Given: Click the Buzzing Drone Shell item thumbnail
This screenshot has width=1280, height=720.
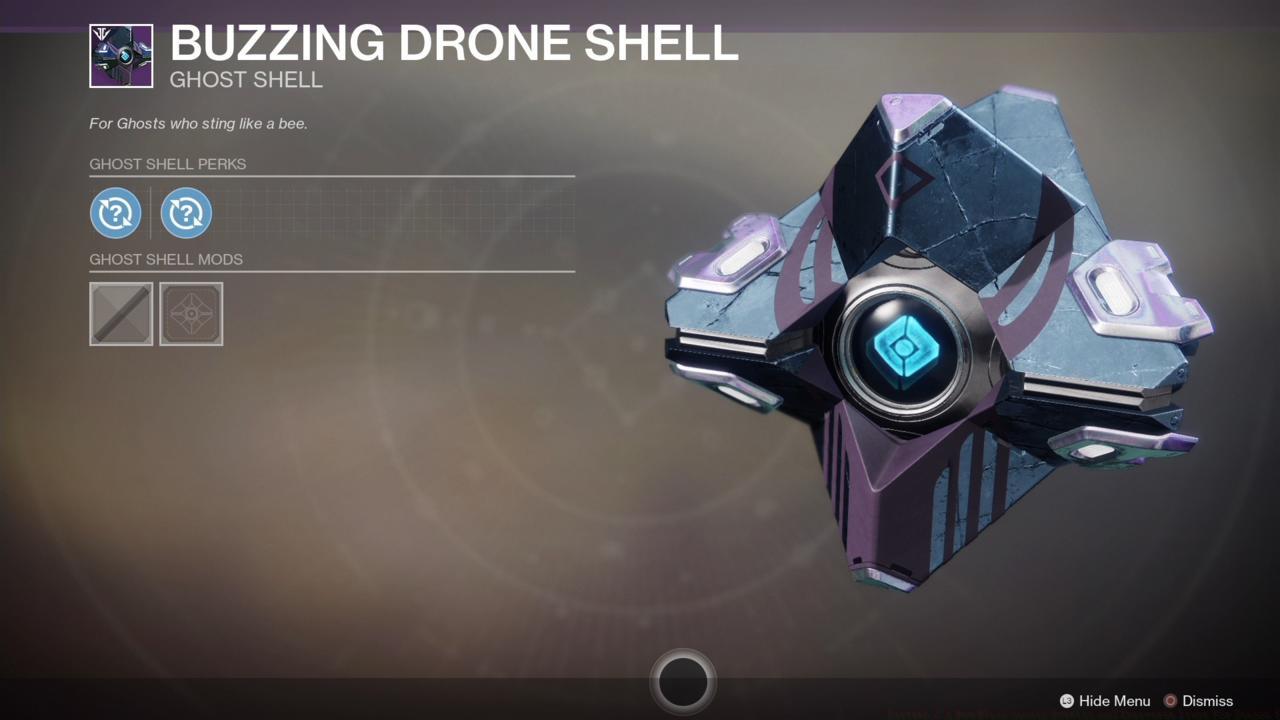Looking at the screenshot, I should [119, 55].
